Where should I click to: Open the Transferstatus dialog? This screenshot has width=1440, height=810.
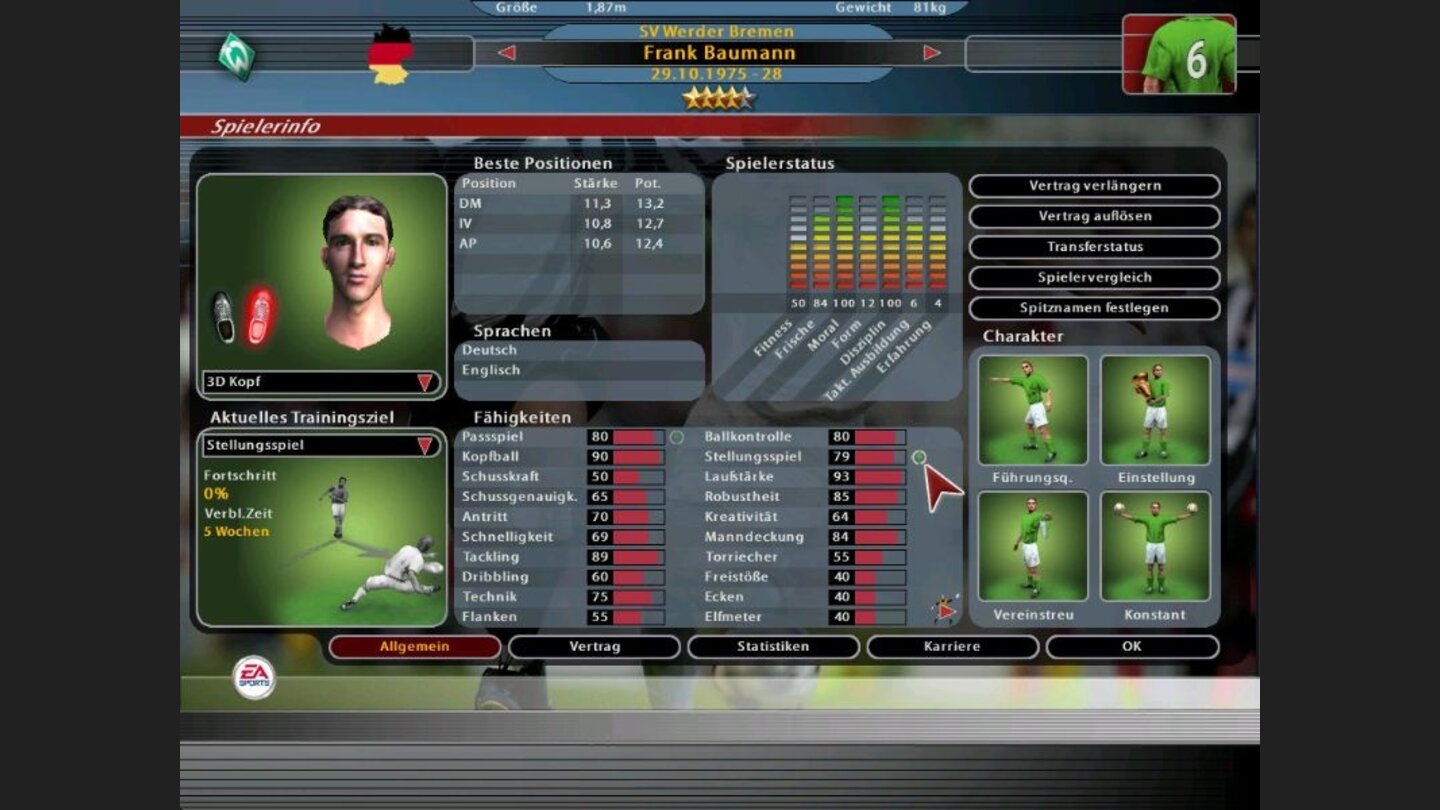point(1094,247)
